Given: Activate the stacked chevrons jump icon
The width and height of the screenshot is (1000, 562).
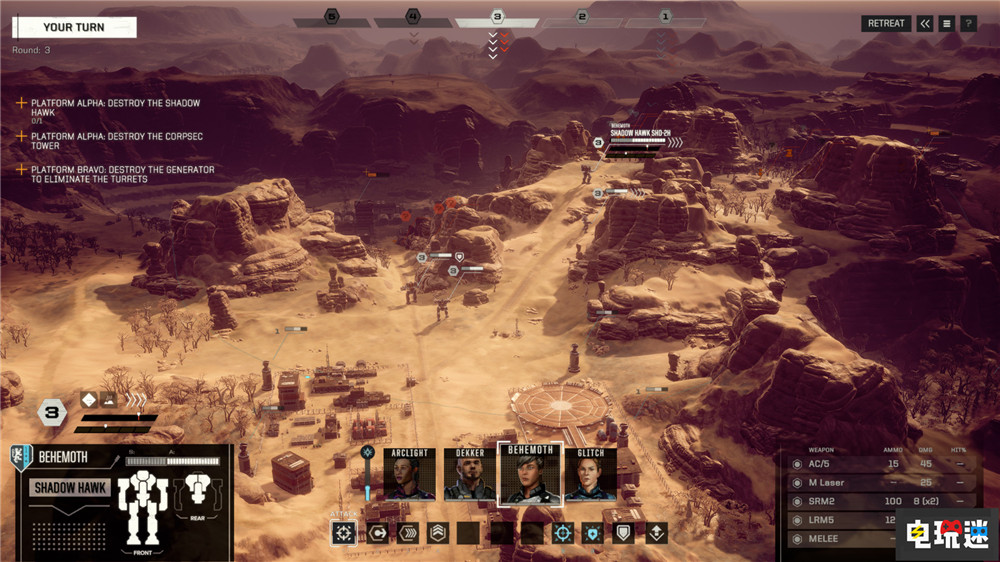Looking at the screenshot, I should [438, 533].
